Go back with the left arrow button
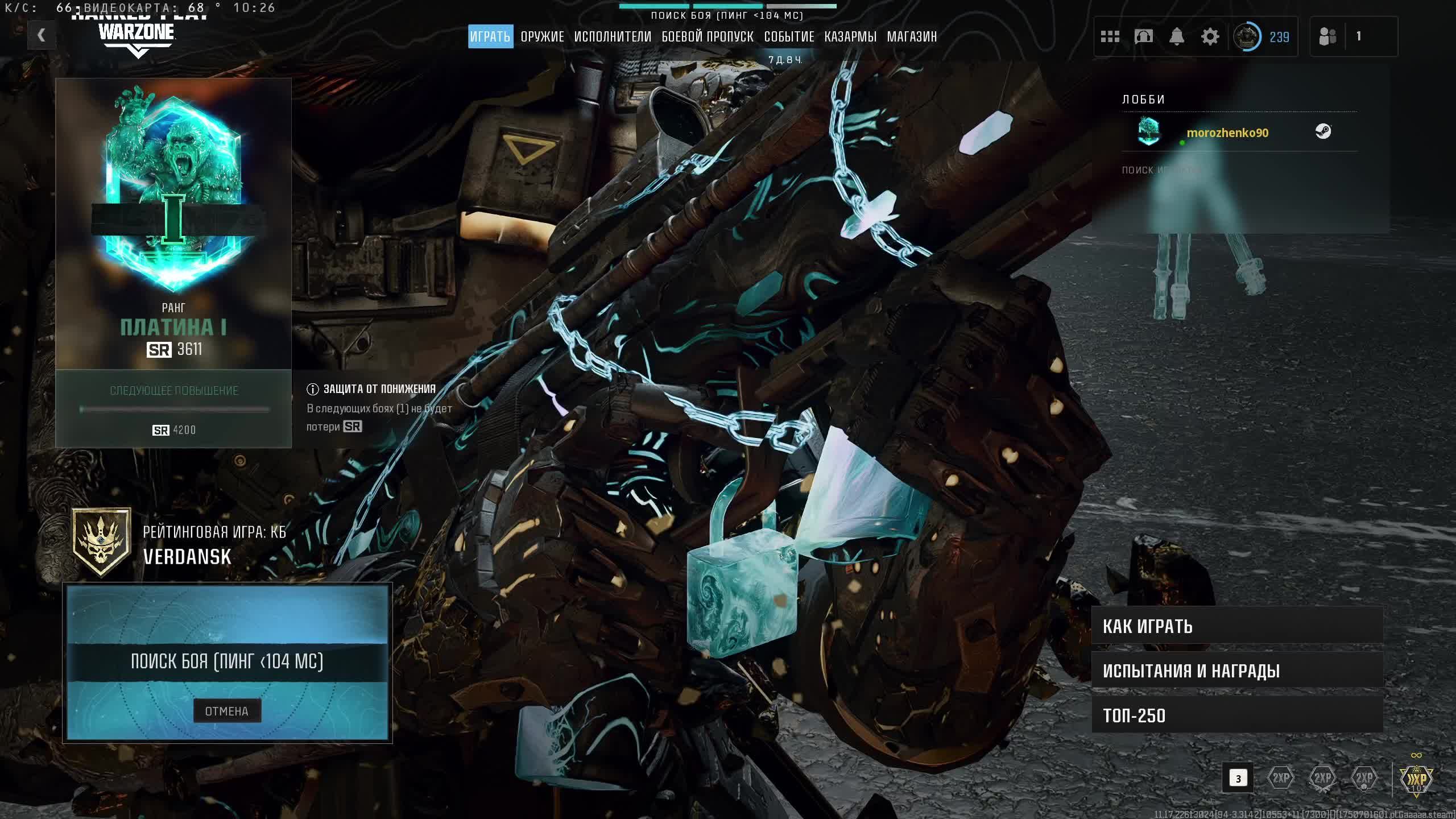This screenshot has width=1456, height=819. [x=41, y=35]
